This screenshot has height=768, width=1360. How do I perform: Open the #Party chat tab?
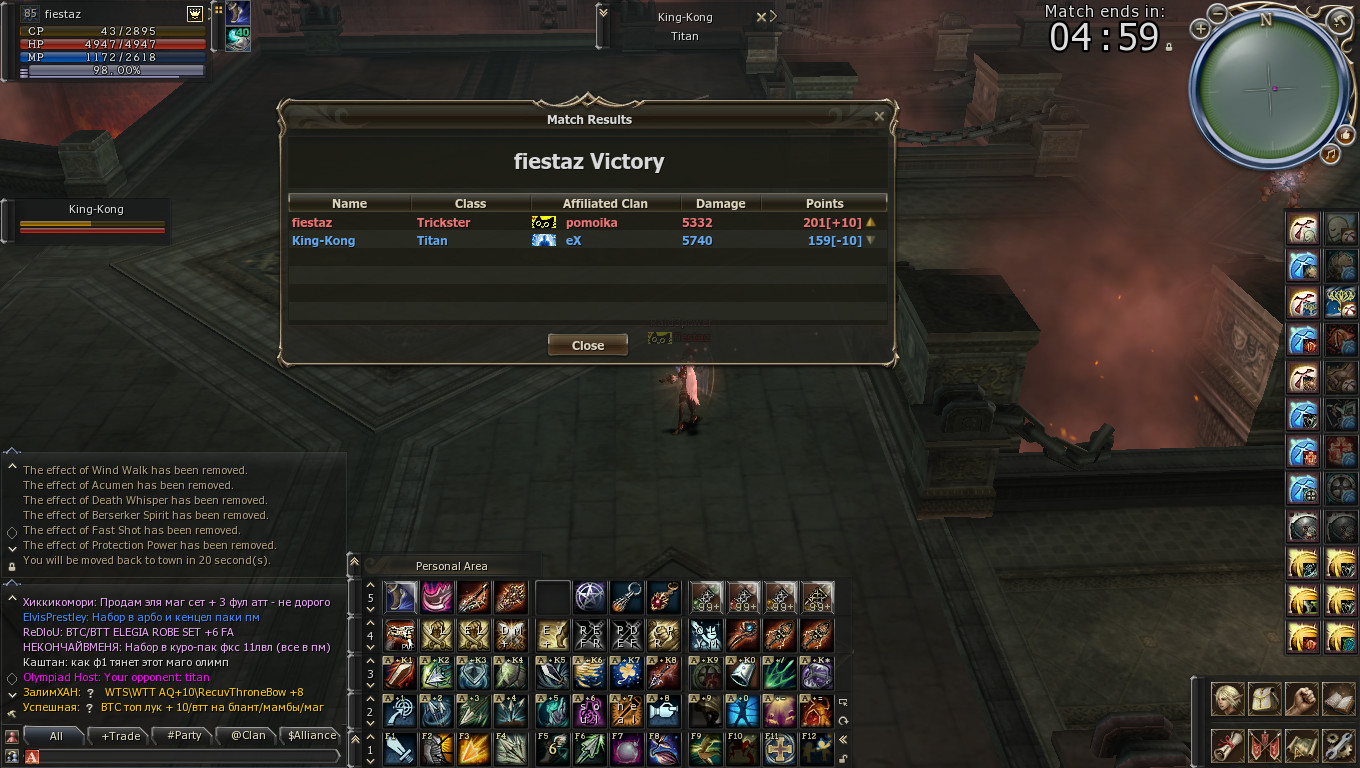pos(184,736)
